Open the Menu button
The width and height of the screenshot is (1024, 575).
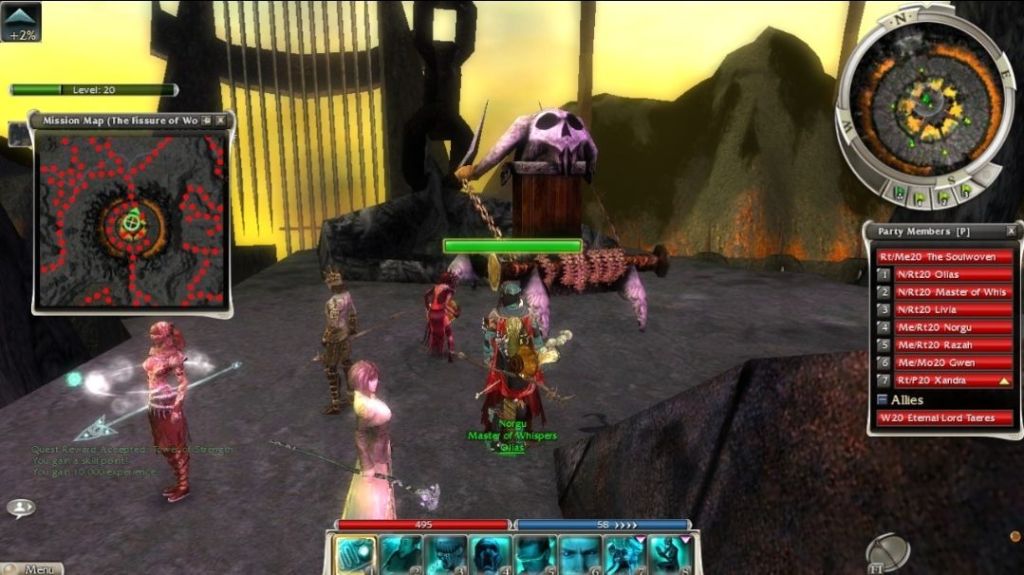tap(33, 569)
